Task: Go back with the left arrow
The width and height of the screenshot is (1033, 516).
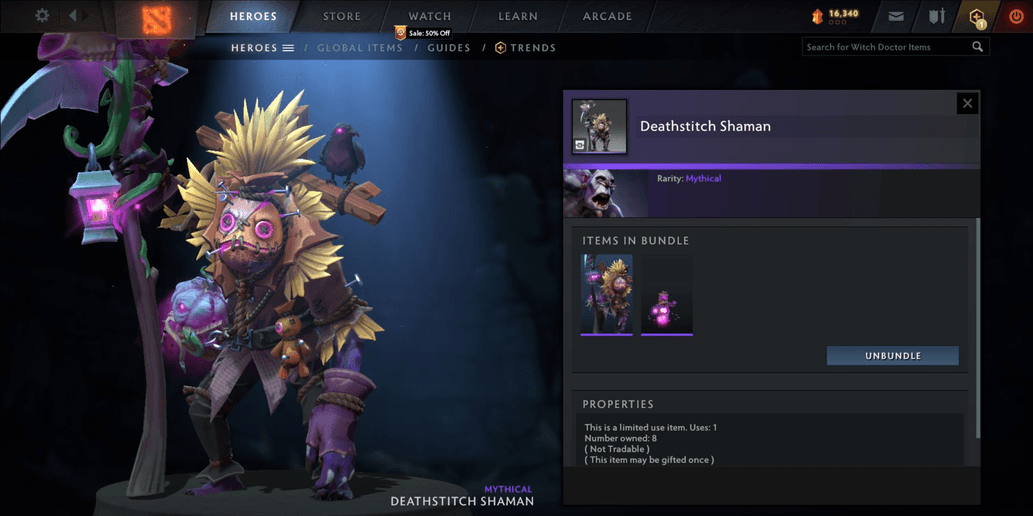Action: click(x=72, y=16)
